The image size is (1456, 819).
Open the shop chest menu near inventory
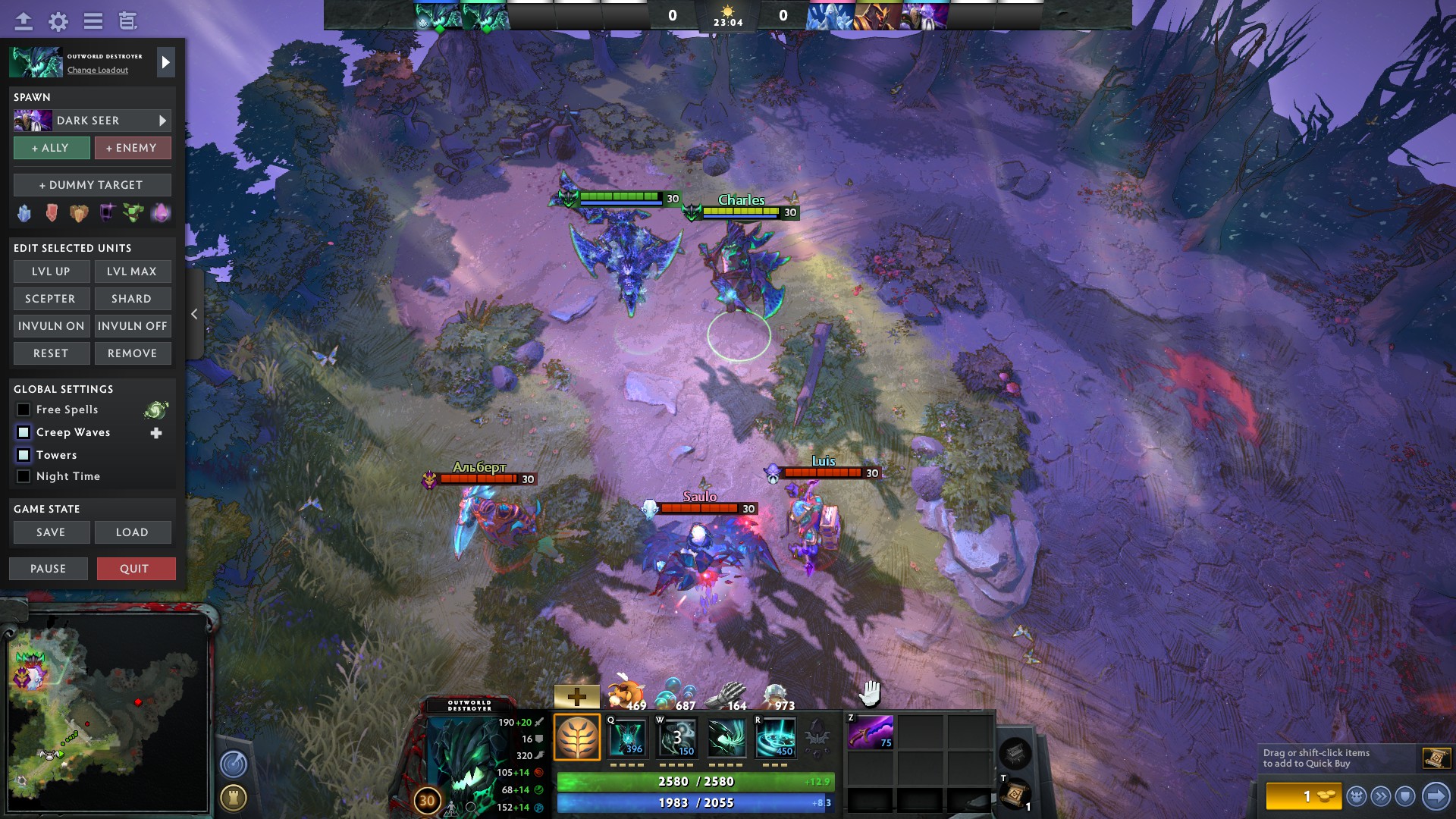click(x=1014, y=755)
